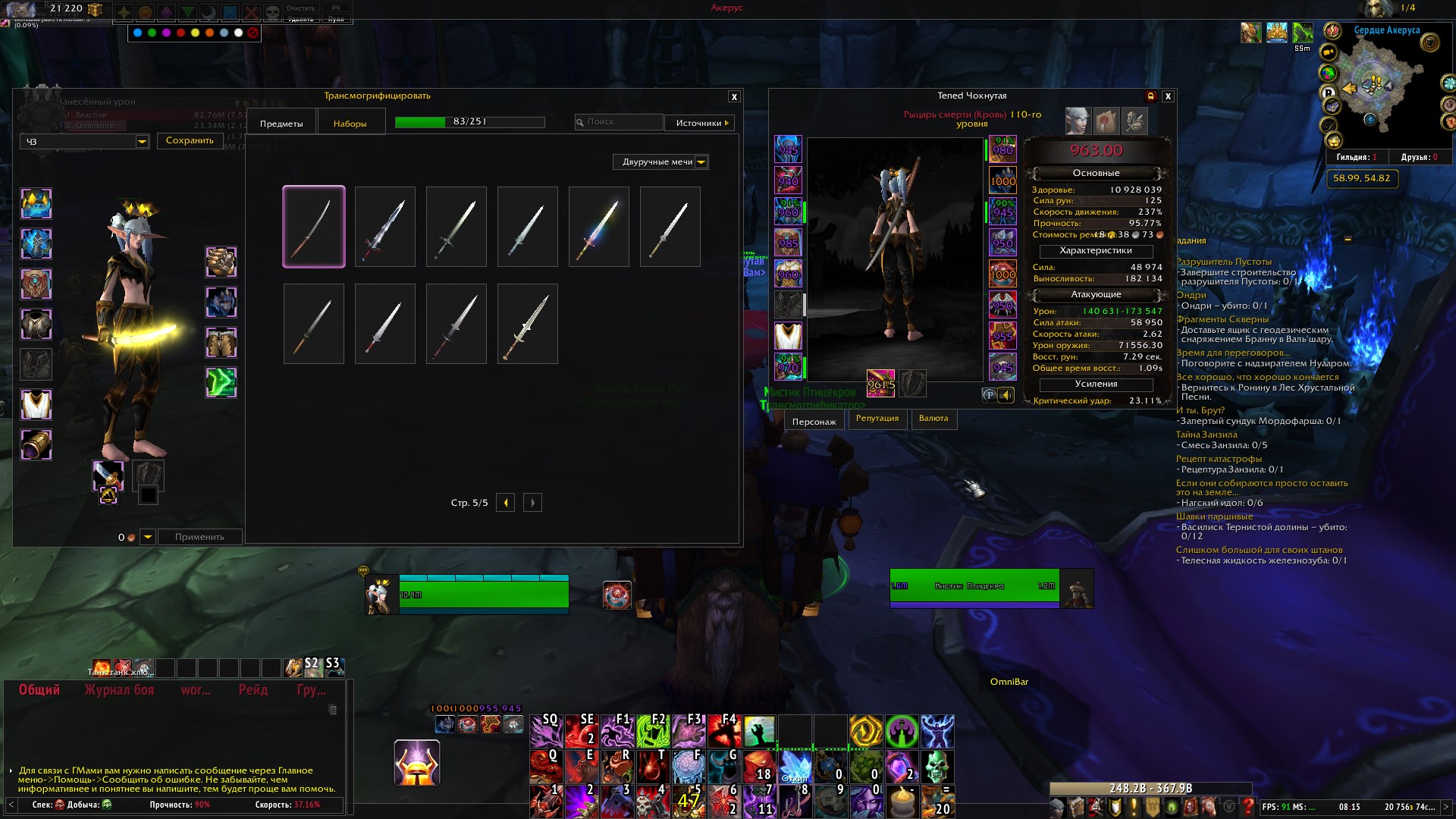1456x819 pixels.
Task: Select the head slot crown icon
Action: pyautogui.click(x=36, y=204)
